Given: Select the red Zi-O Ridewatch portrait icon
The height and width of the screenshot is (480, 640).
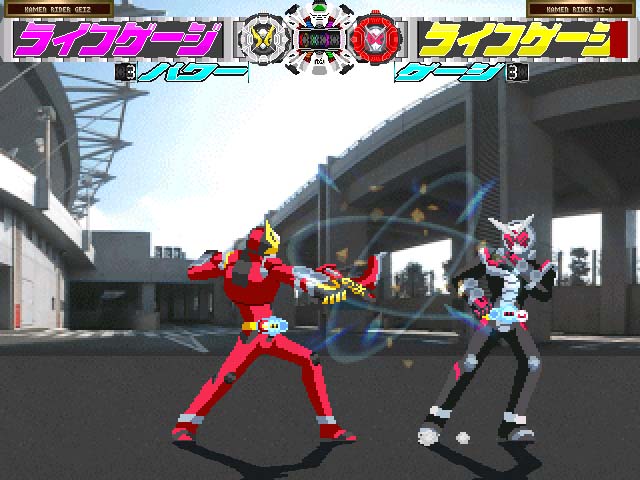Looking at the screenshot, I should click(x=377, y=39).
